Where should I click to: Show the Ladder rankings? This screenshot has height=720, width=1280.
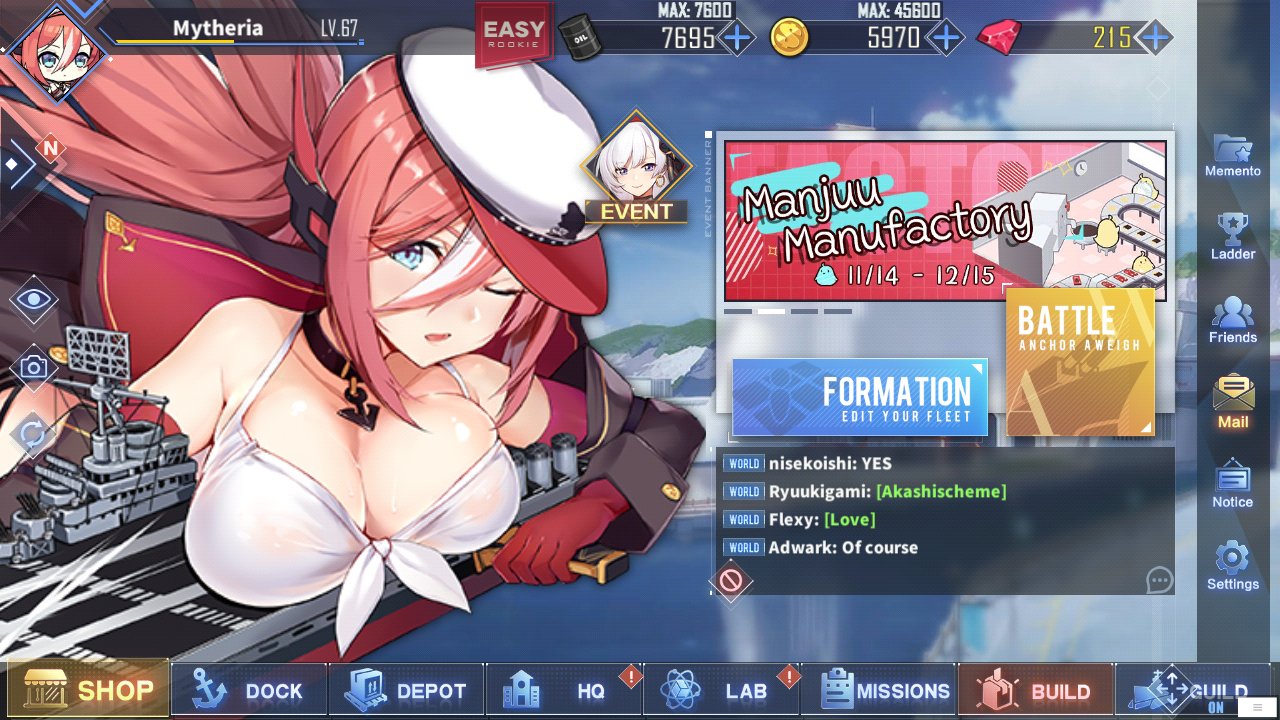tap(1233, 237)
